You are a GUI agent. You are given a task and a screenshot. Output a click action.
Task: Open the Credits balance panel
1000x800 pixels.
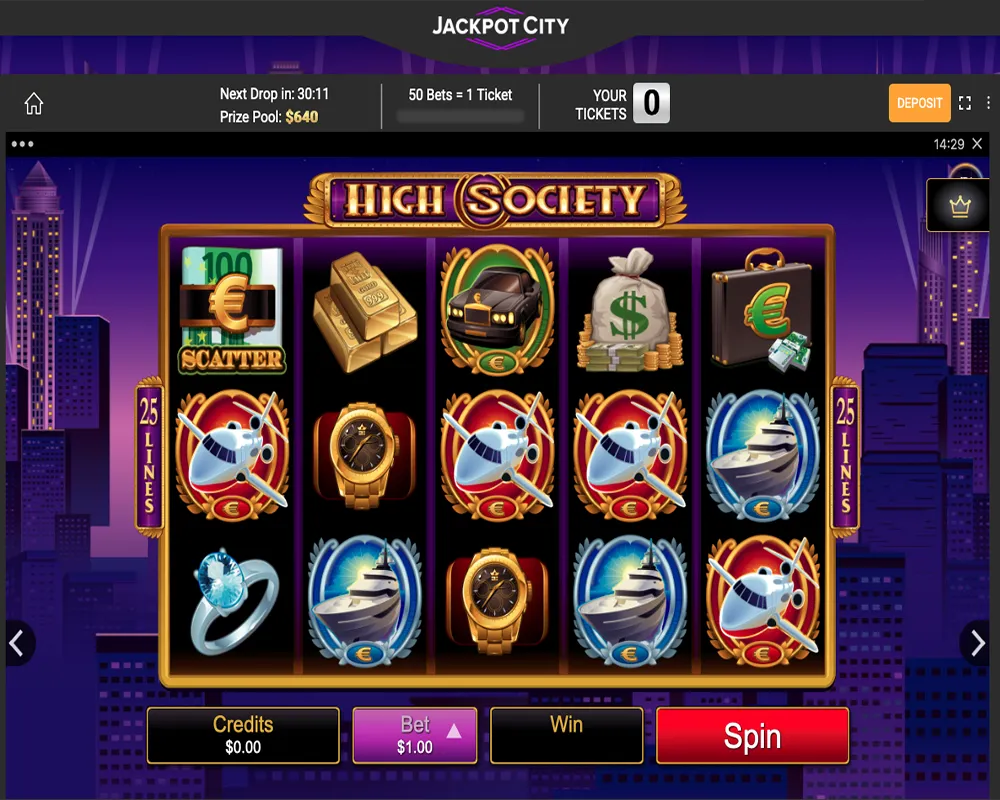pos(243,736)
